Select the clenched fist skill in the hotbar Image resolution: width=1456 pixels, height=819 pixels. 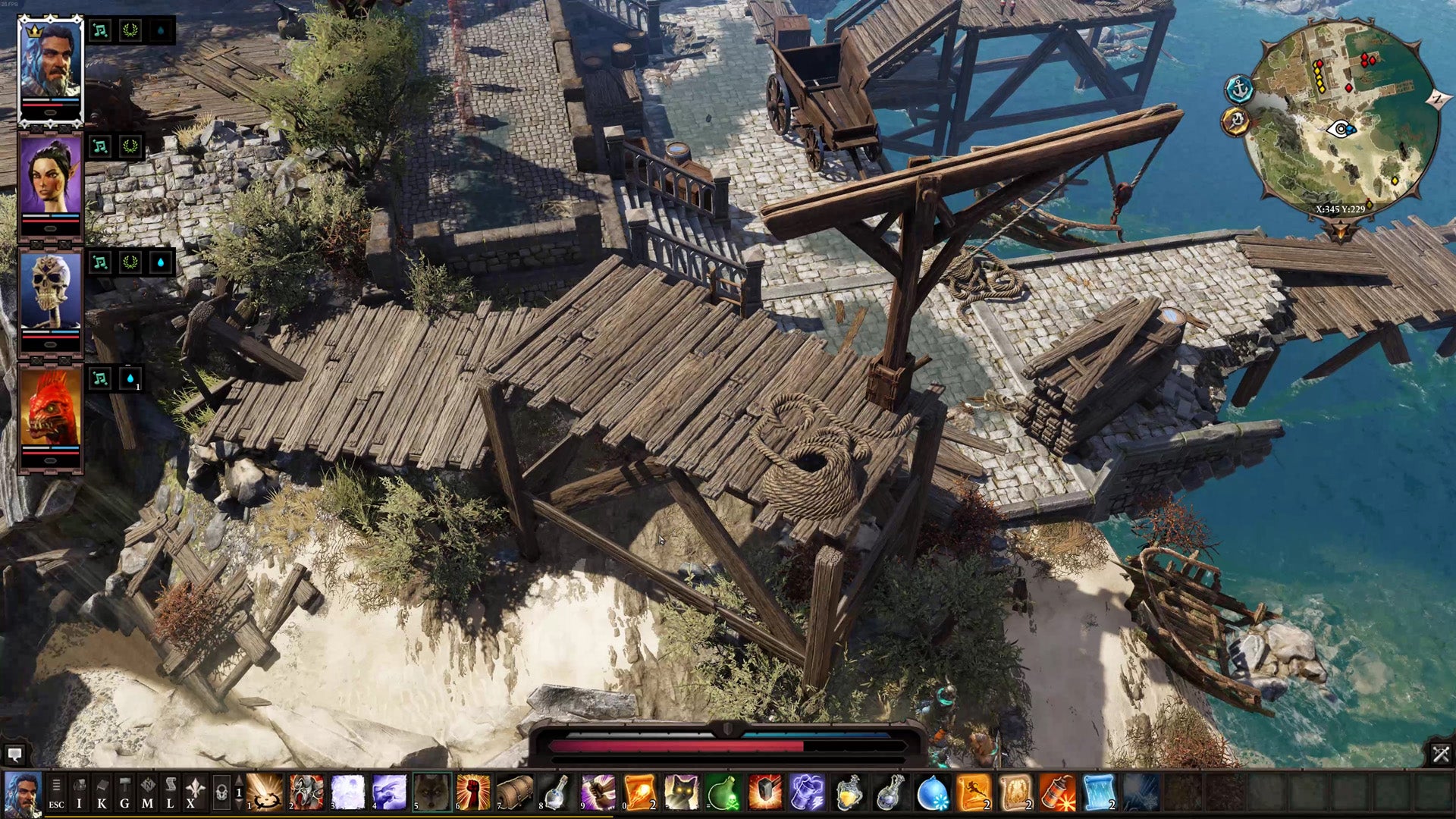point(472,792)
